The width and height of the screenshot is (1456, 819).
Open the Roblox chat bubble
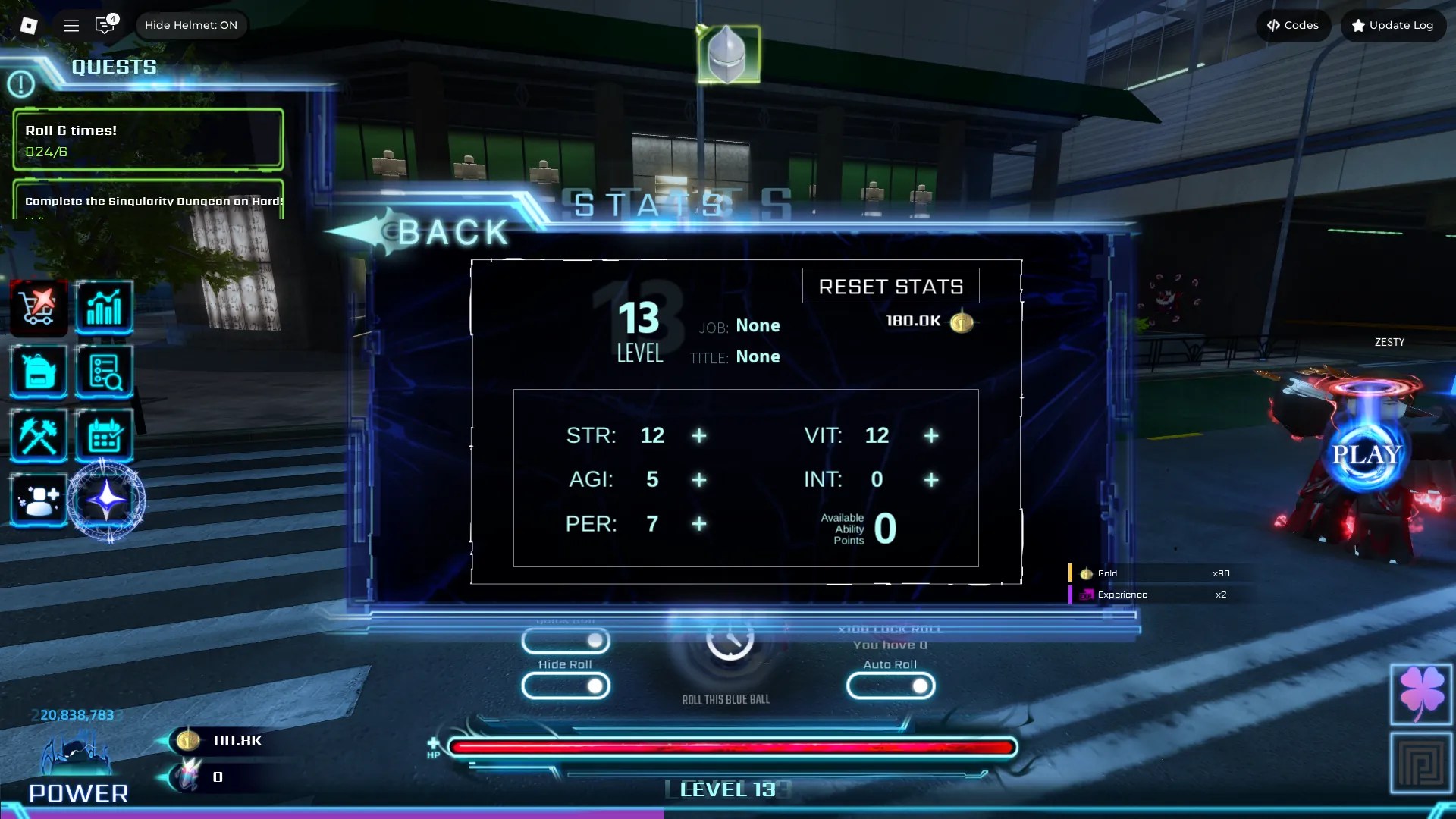tap(105, 25)
